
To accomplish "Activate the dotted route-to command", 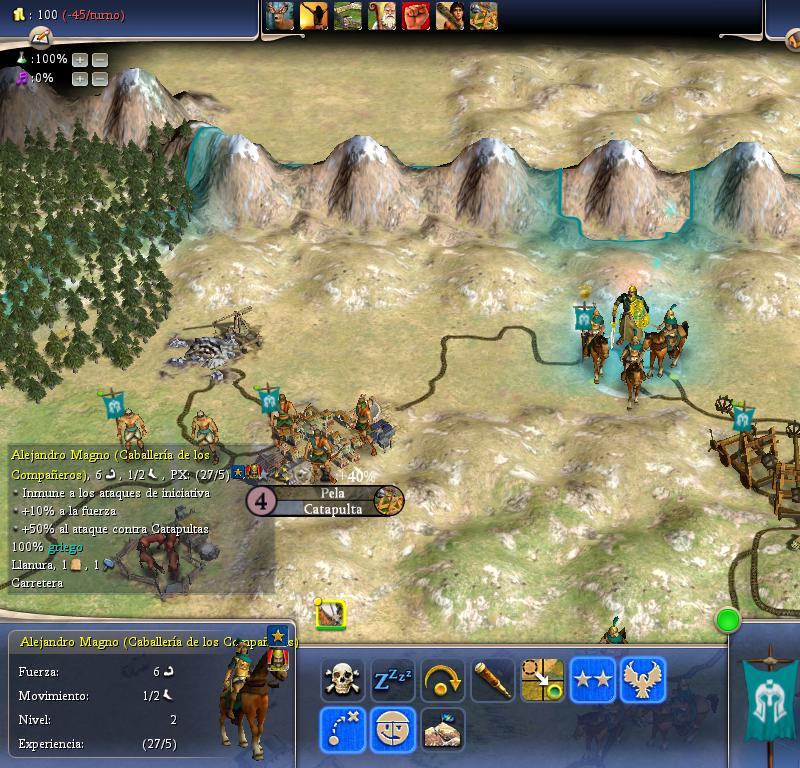I will [x=341, y=729].
